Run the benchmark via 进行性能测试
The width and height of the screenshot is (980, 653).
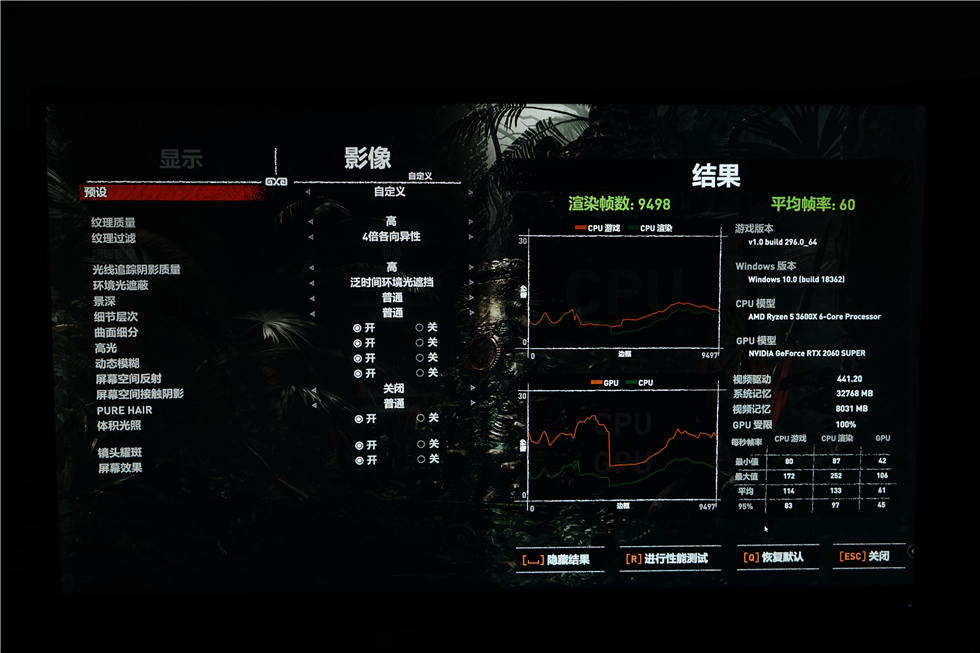(x=667, y=558)
